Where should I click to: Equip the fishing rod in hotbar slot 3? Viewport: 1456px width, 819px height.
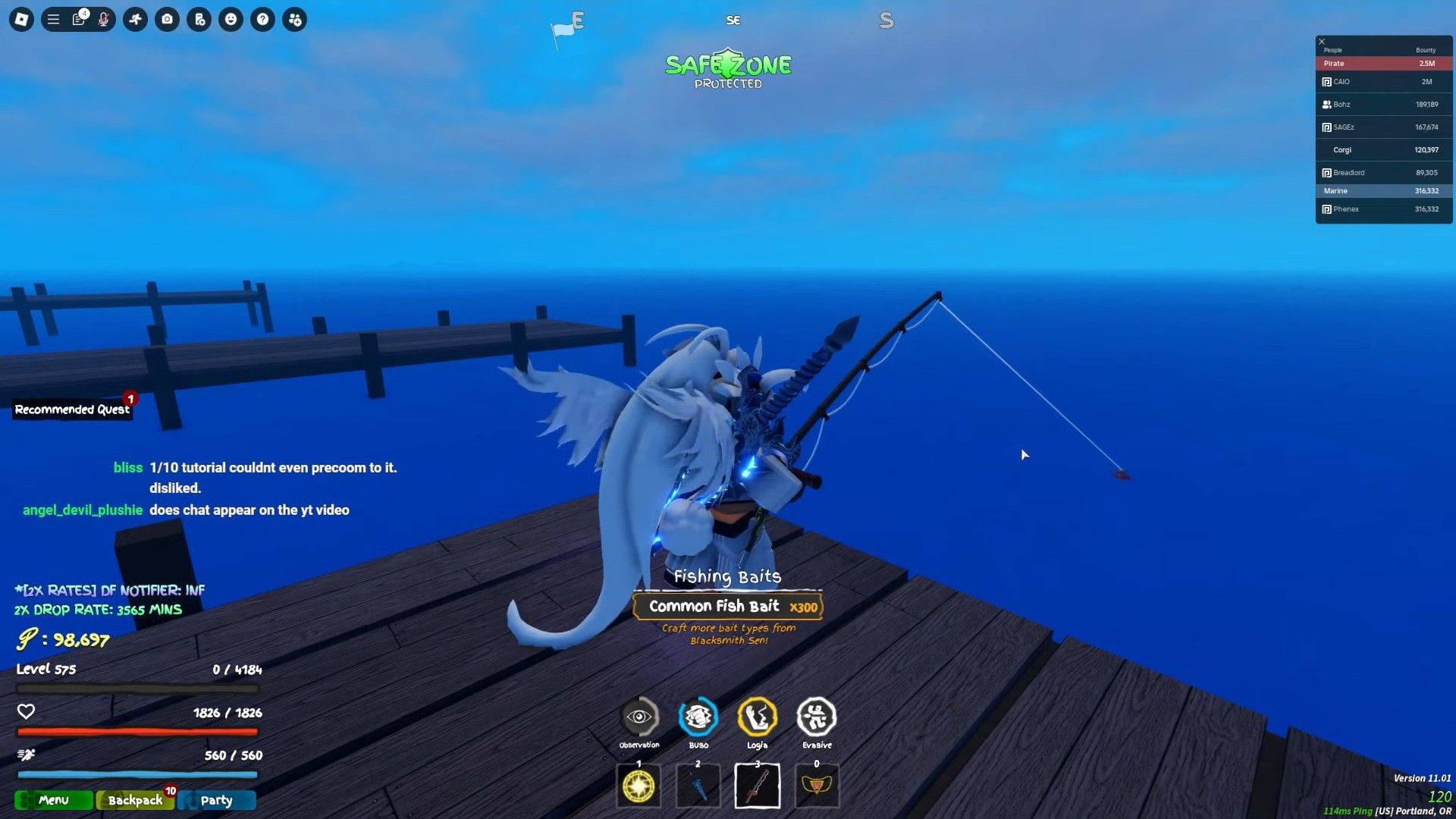pos(756,786)
